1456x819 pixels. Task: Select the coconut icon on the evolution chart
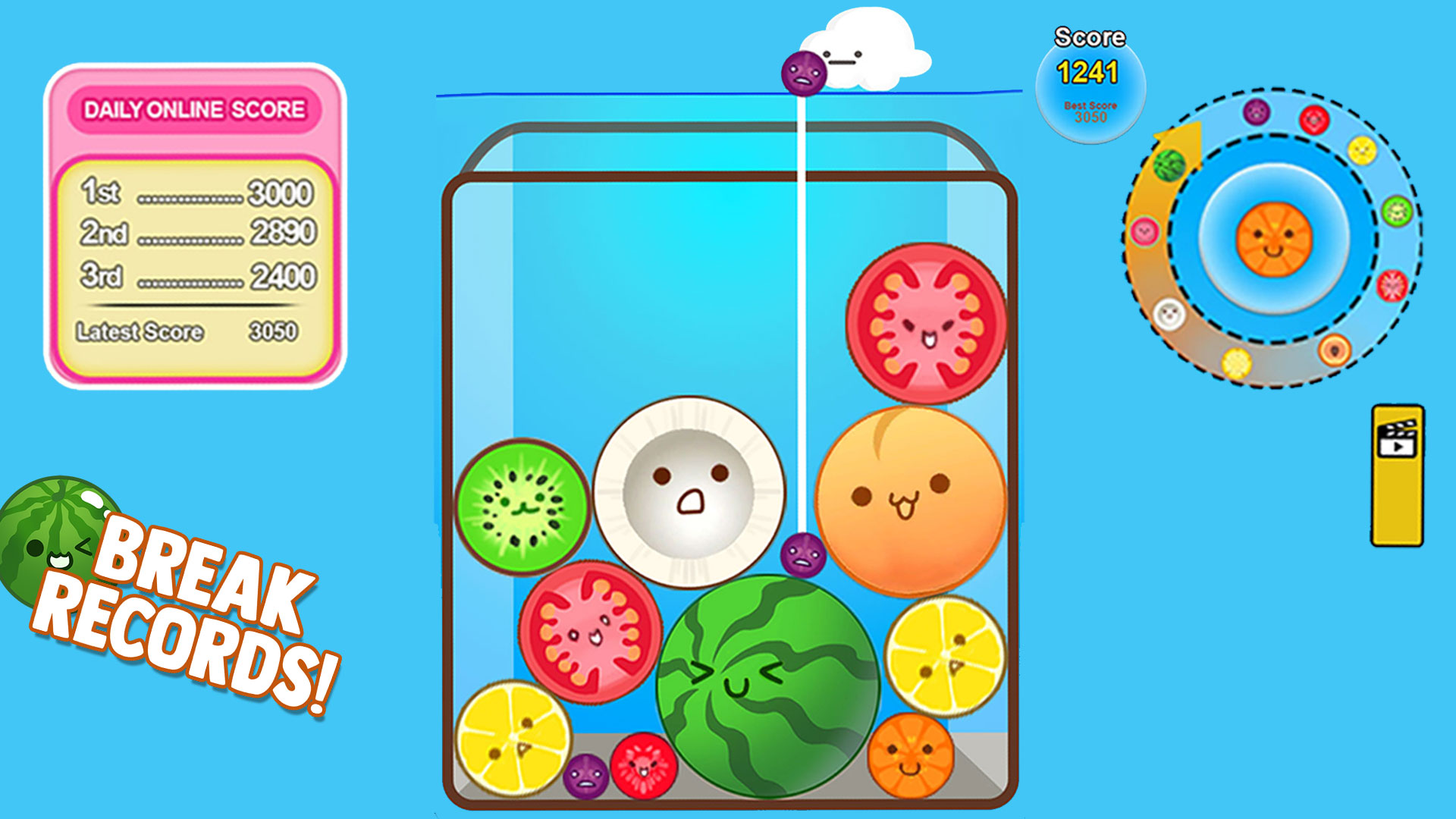click(1168, 312)
